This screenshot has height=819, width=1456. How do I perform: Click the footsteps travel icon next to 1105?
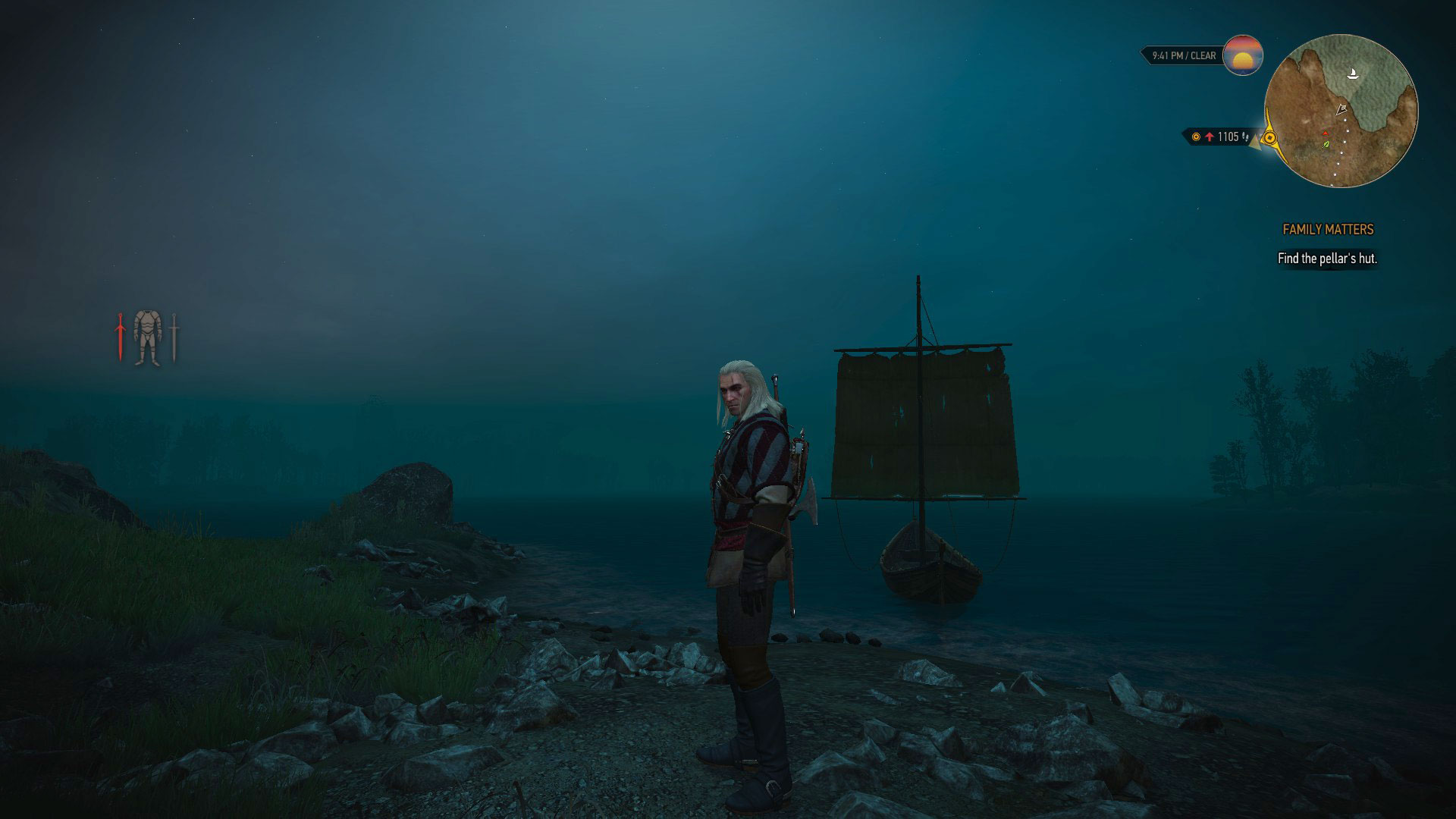tap(1245, 138)
